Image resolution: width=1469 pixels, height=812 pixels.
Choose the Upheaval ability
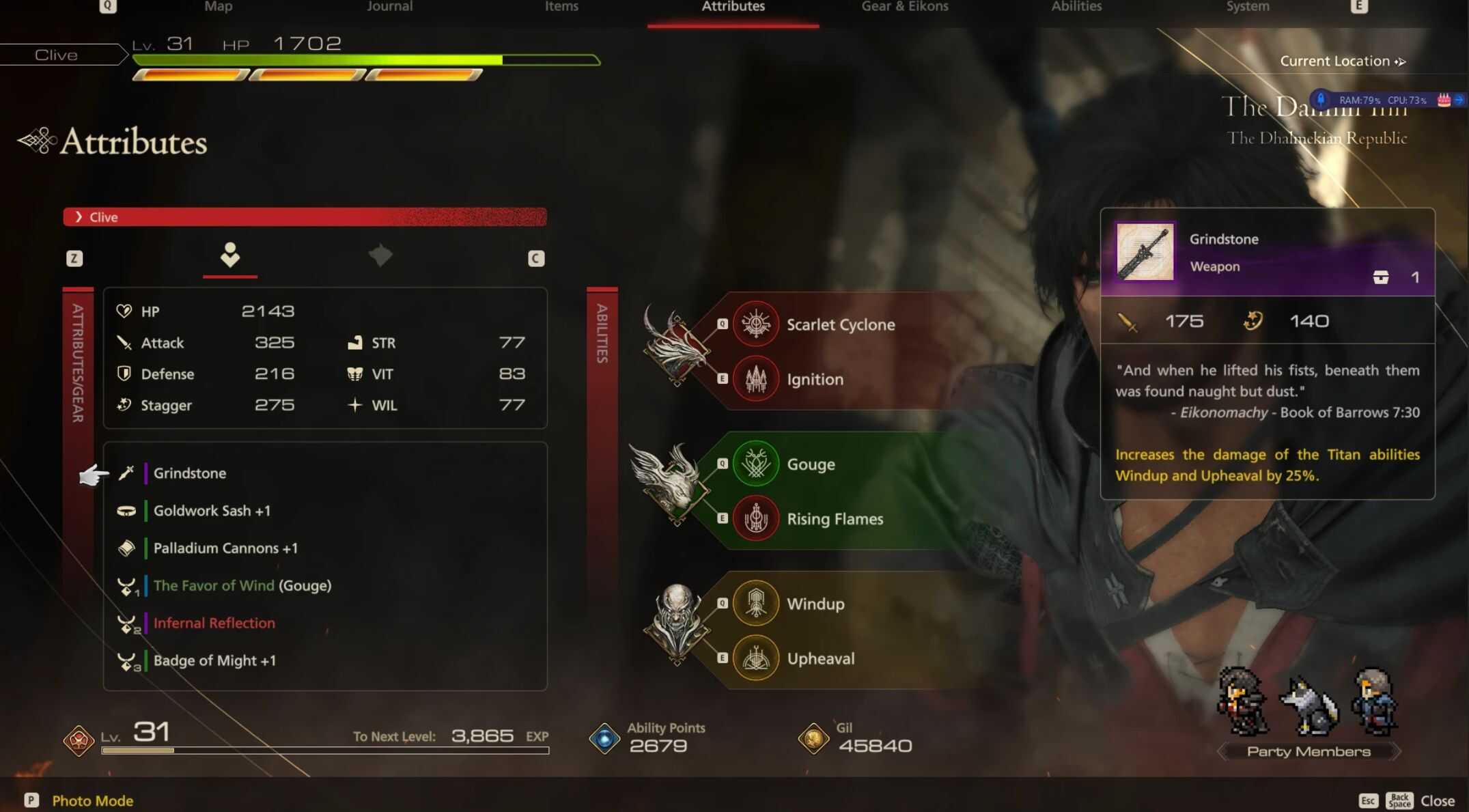point(820,659)
